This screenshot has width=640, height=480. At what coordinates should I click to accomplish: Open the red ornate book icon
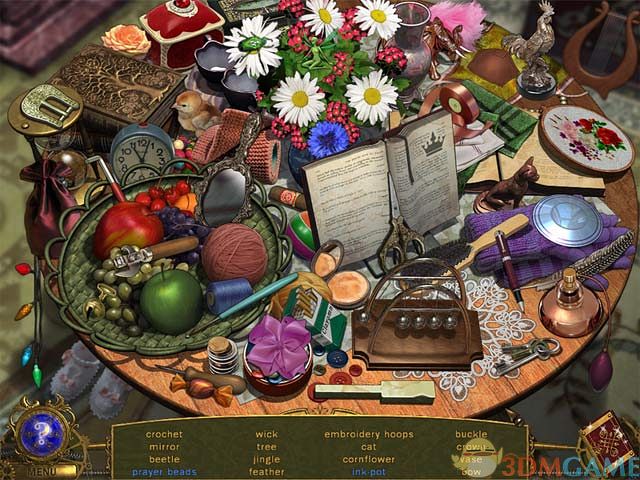(606, 440)
